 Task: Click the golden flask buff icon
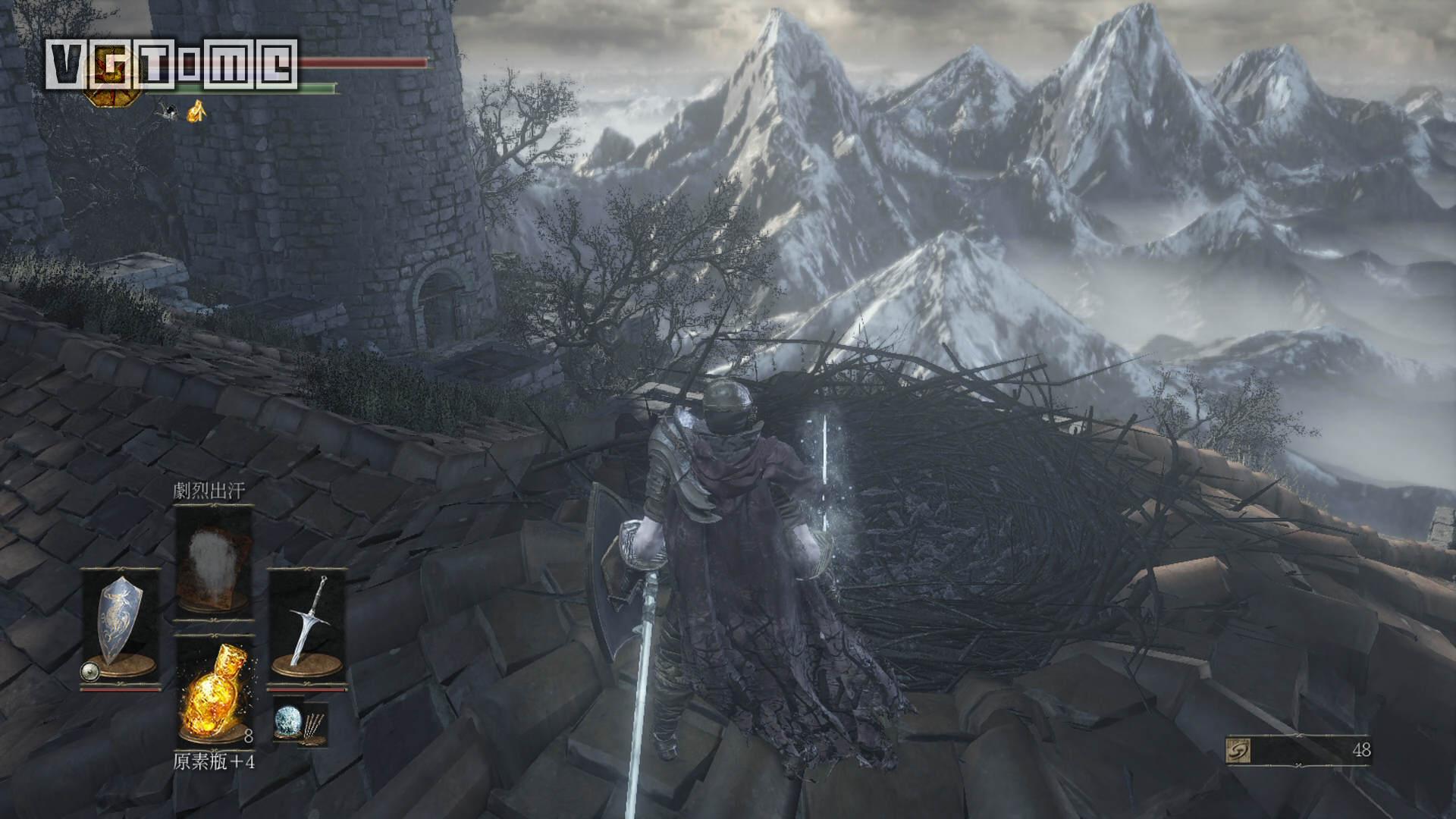(x=196, y=111)
